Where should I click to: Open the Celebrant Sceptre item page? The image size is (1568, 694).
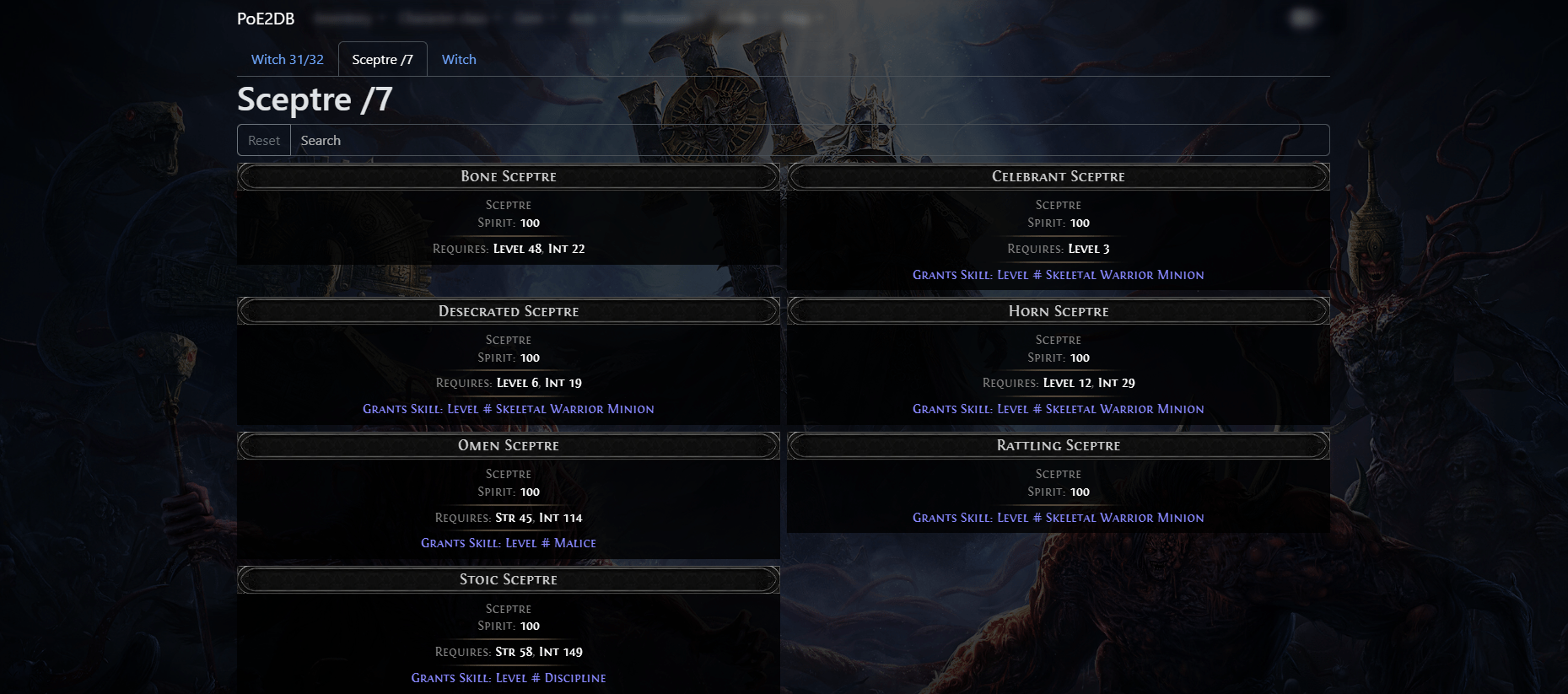click(1058, 176)
